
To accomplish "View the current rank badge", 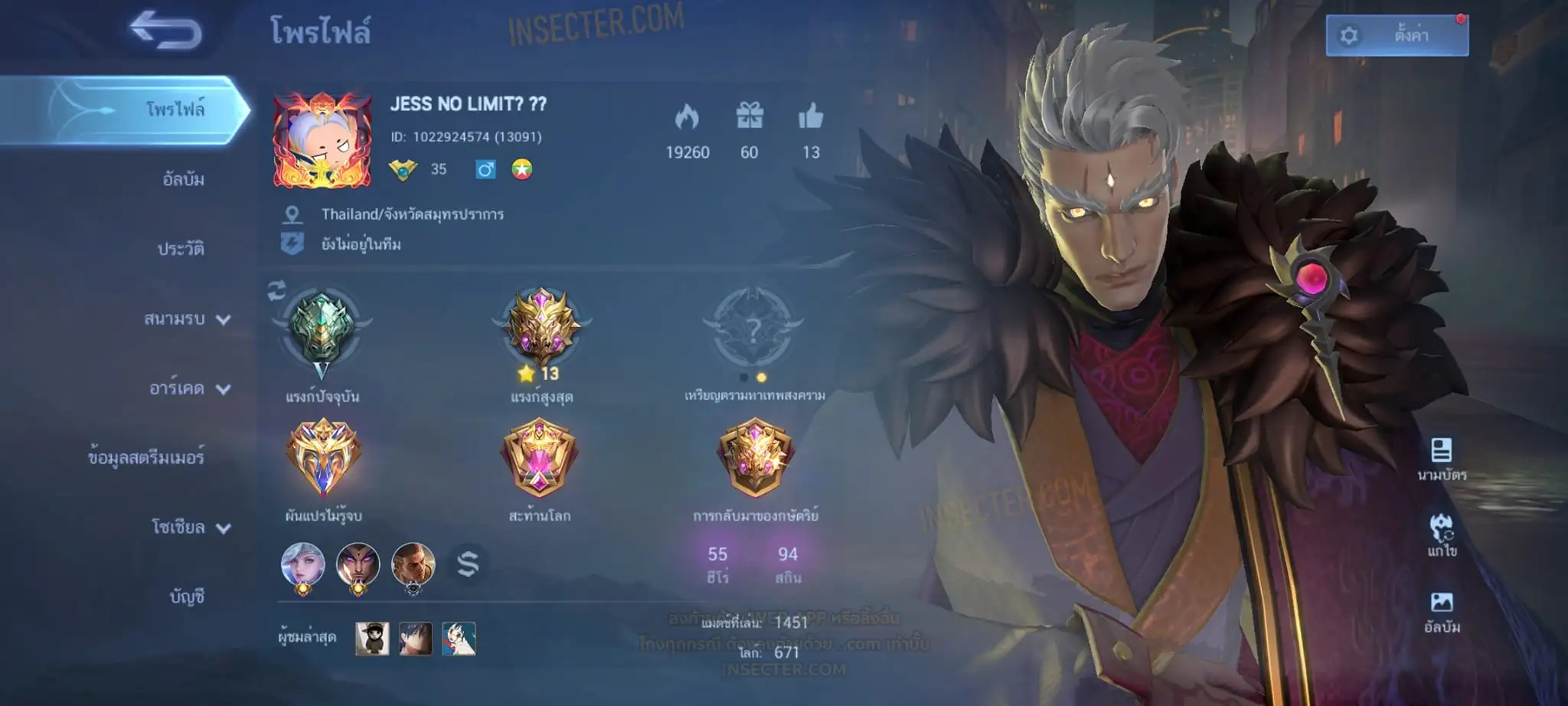I will tap(322, 329).
